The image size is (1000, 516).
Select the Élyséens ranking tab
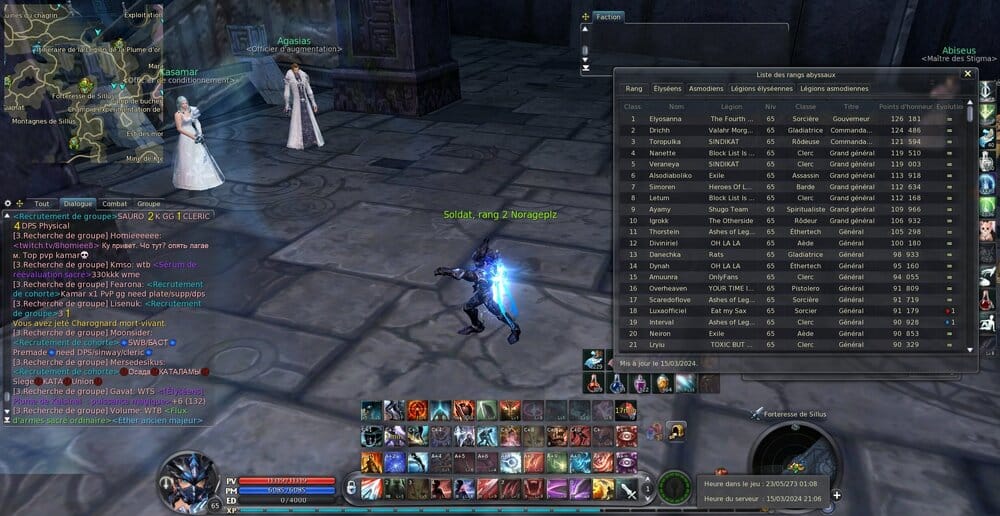coord(666,89)
